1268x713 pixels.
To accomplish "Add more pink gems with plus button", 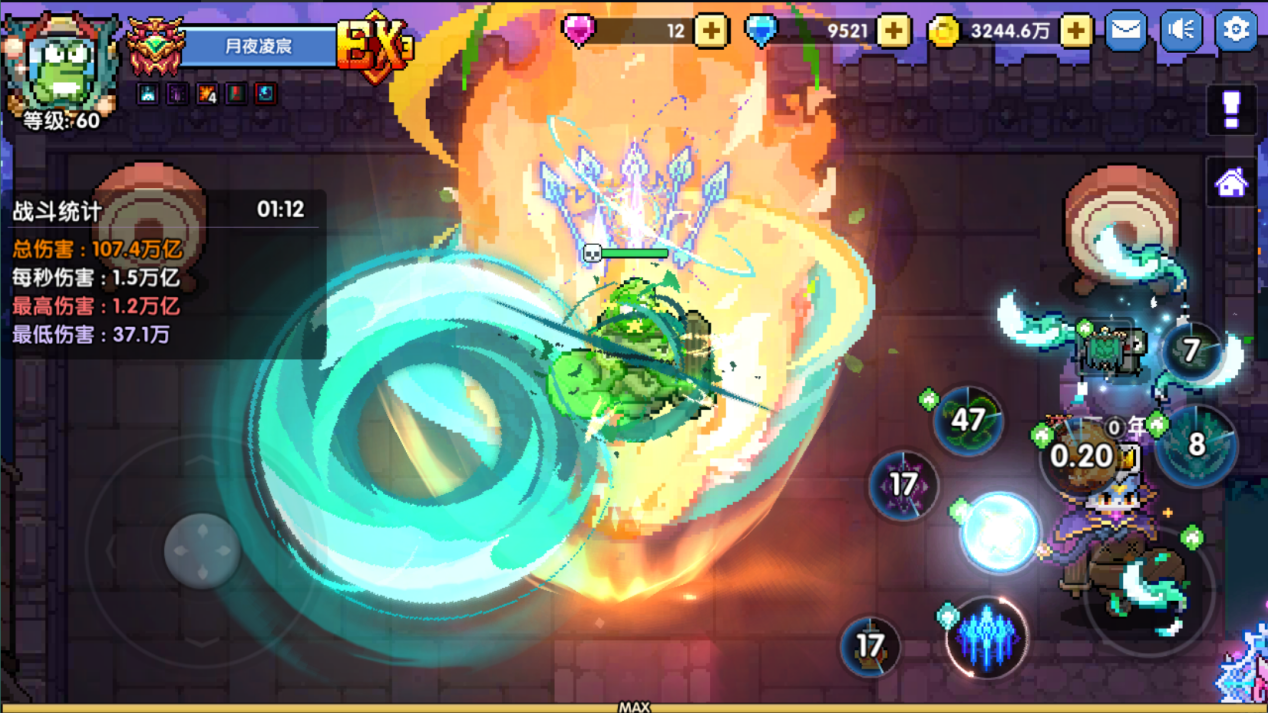I will tap(711, 31).
